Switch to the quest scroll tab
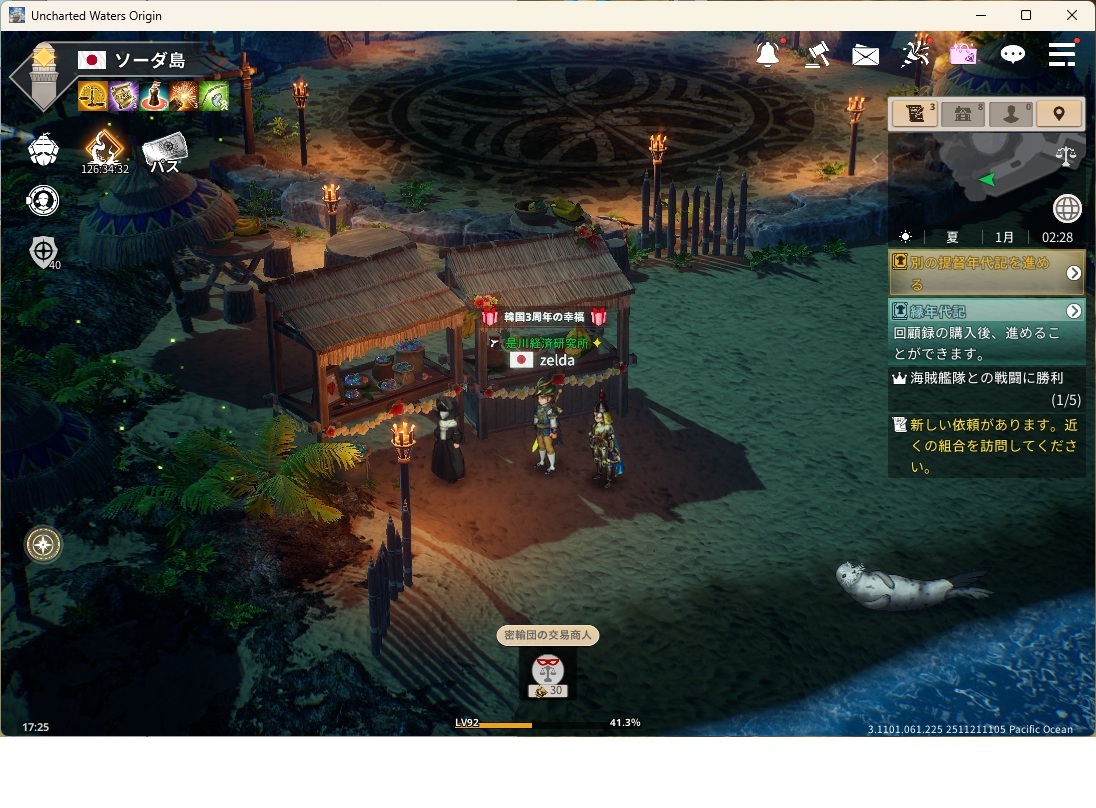 coord(915,114)
